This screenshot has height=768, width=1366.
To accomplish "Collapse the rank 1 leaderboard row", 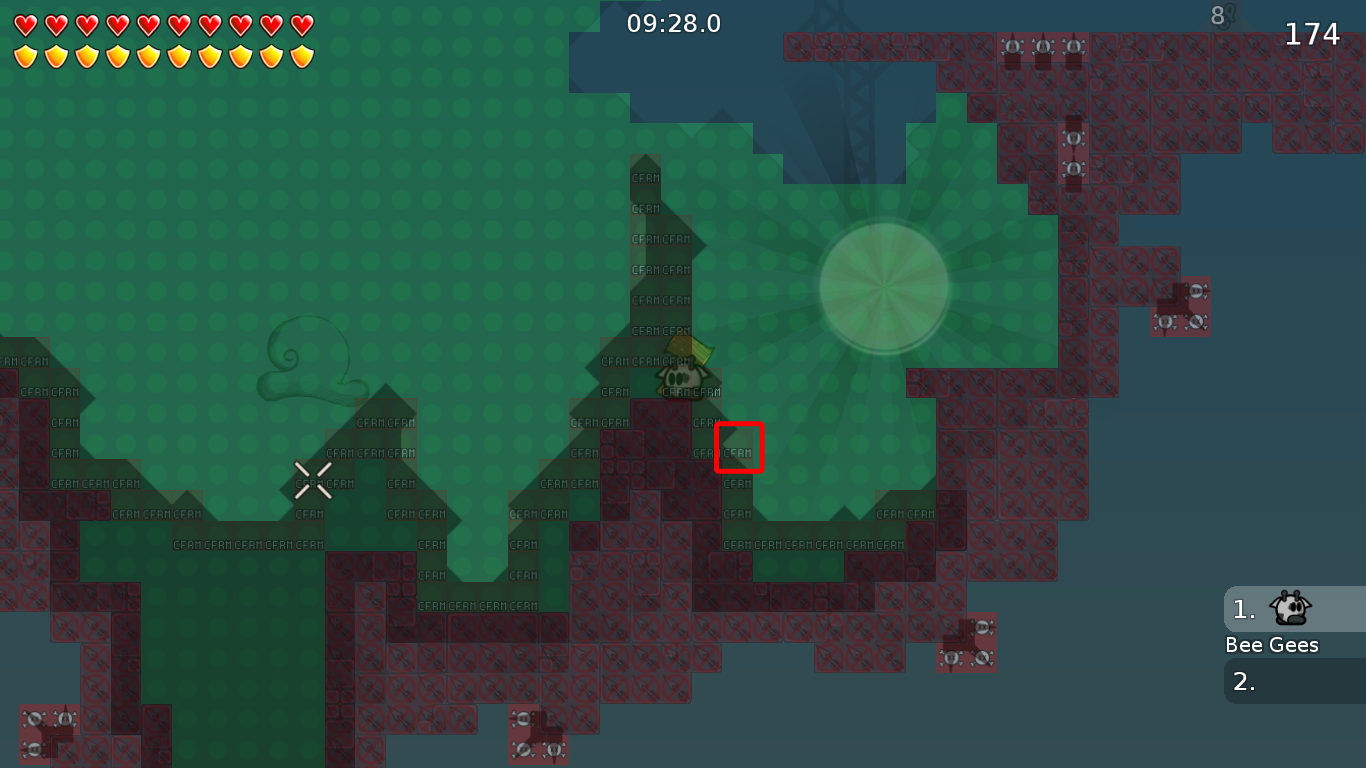I will tap(1243, 608).
